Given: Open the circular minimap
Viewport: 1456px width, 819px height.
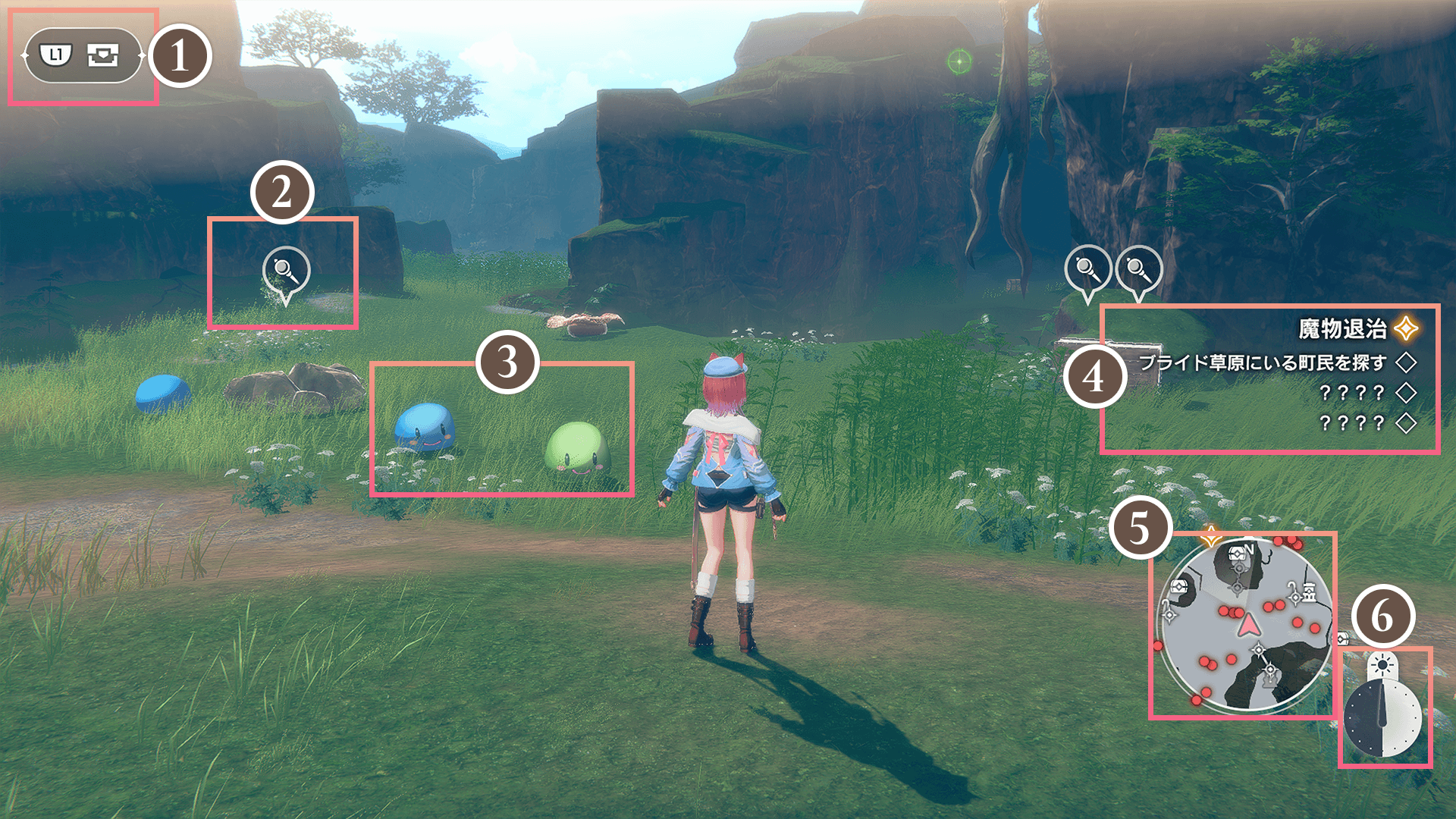Looking at the screenshot, I should coord(1245,626).
